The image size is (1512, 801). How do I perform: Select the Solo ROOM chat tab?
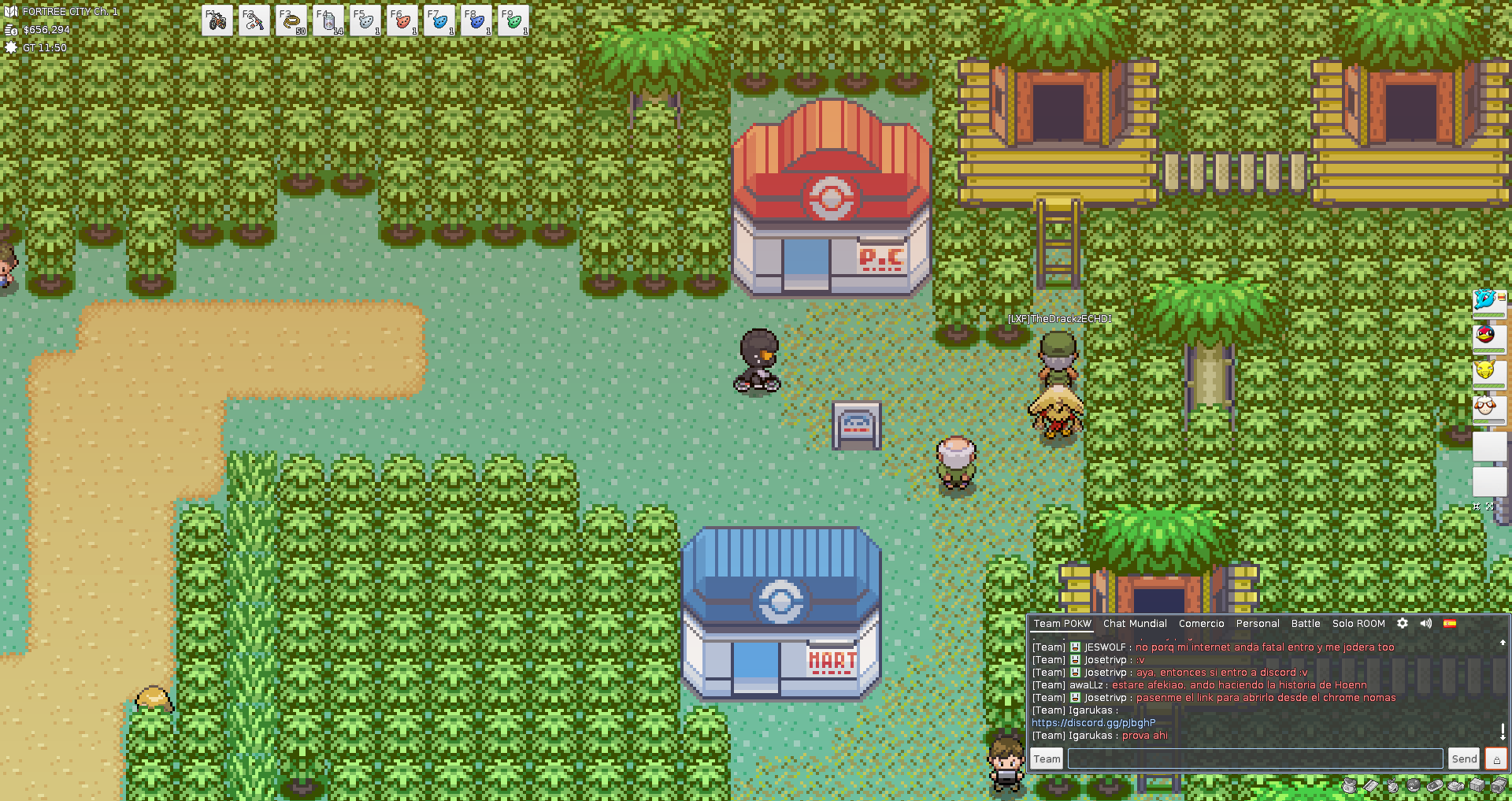click(1358, 623)
